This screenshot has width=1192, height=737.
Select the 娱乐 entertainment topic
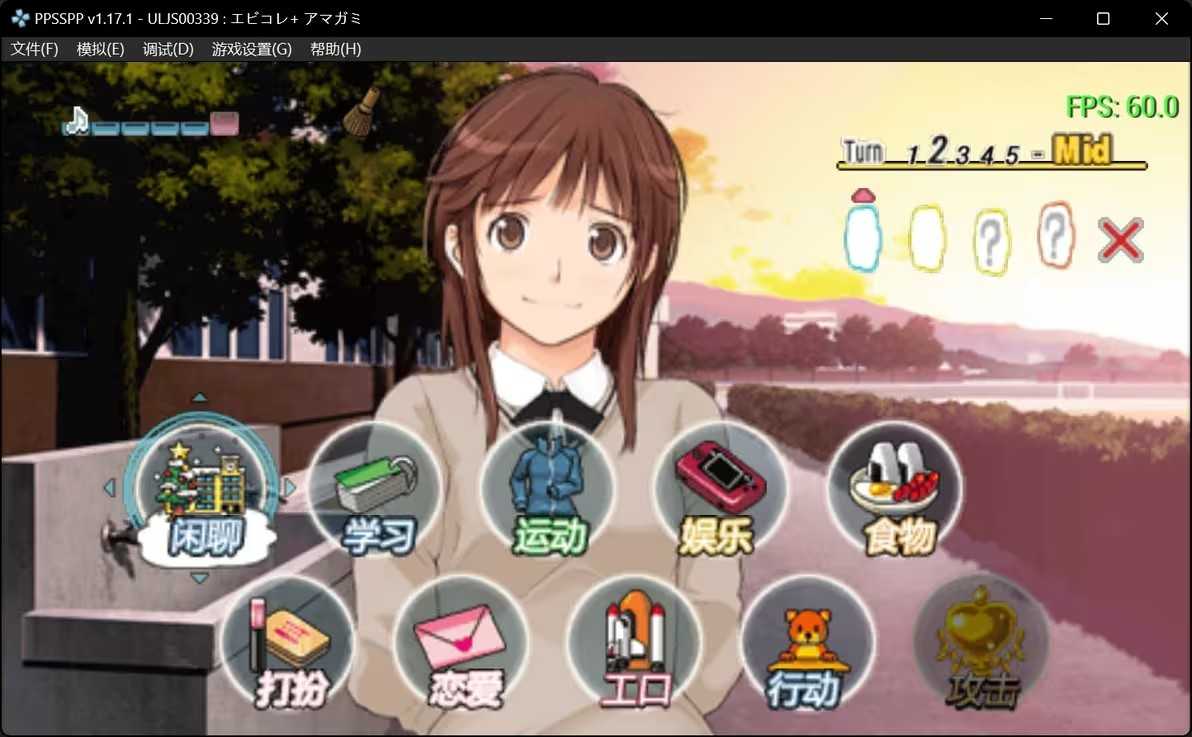(x=720, y=492)
